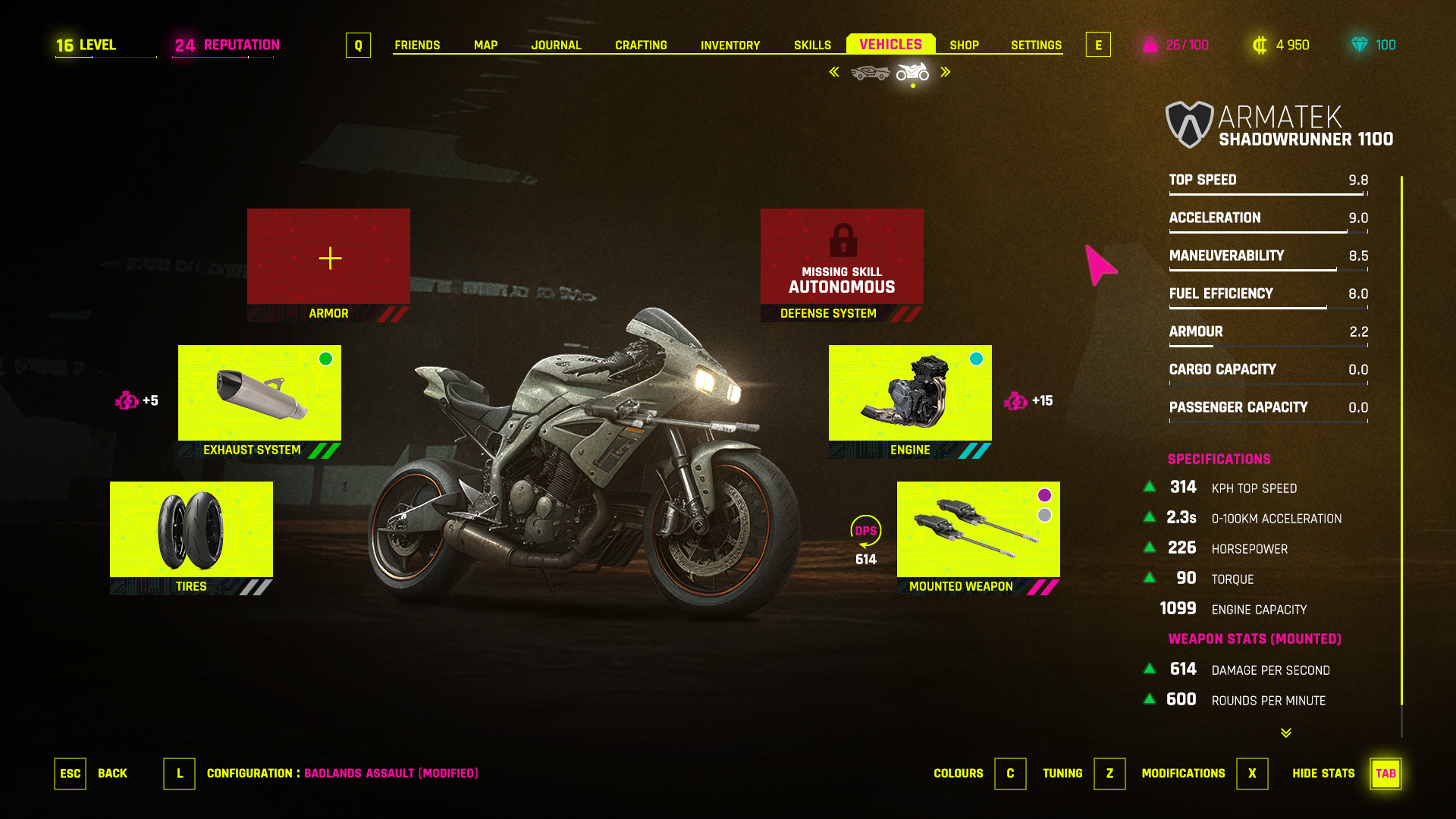Screen dimensions: 1456x819
Task: Select the car vehicle icon
Action: pos(870,73)
